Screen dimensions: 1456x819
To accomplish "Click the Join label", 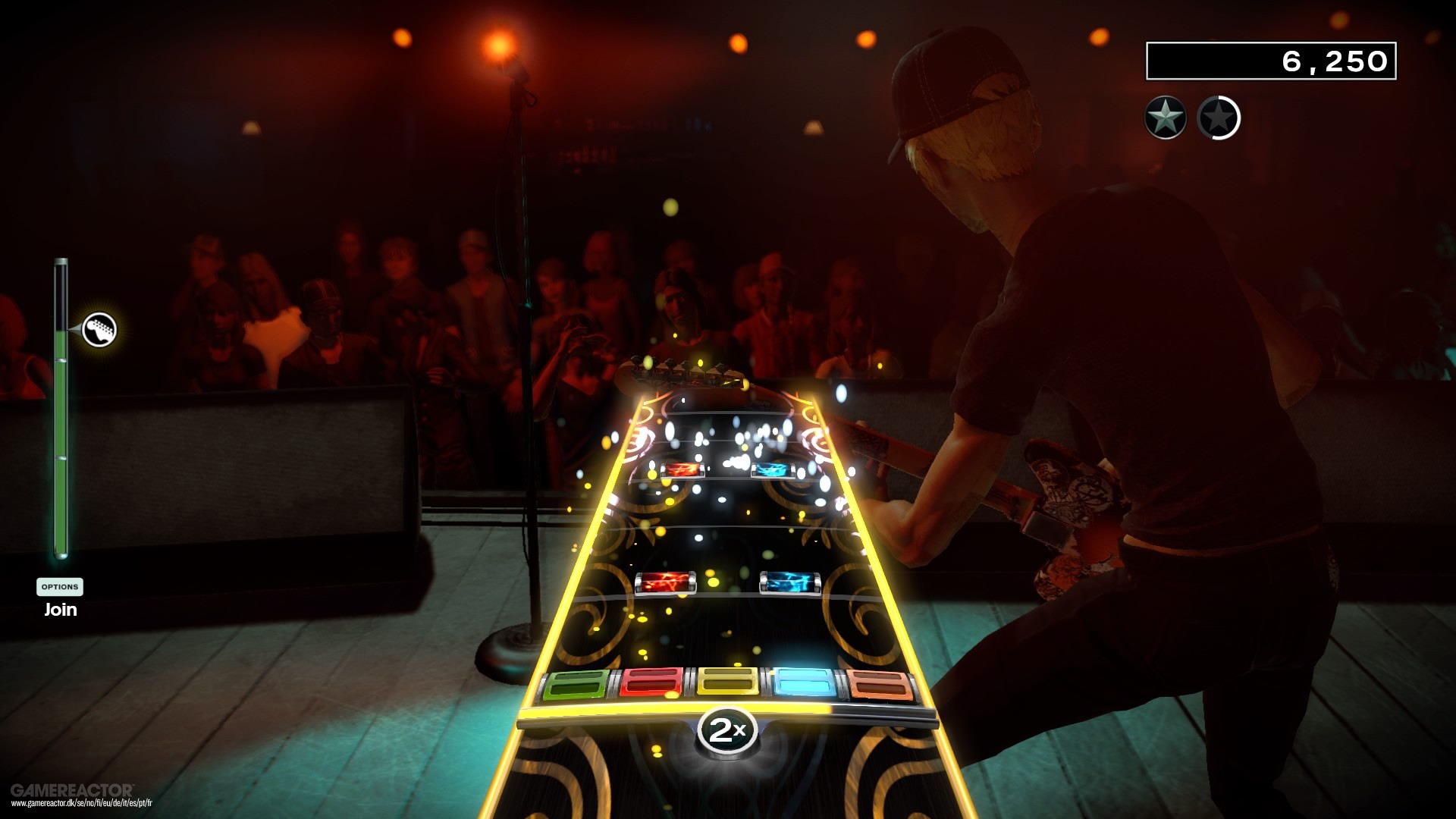I will point(60,609).
